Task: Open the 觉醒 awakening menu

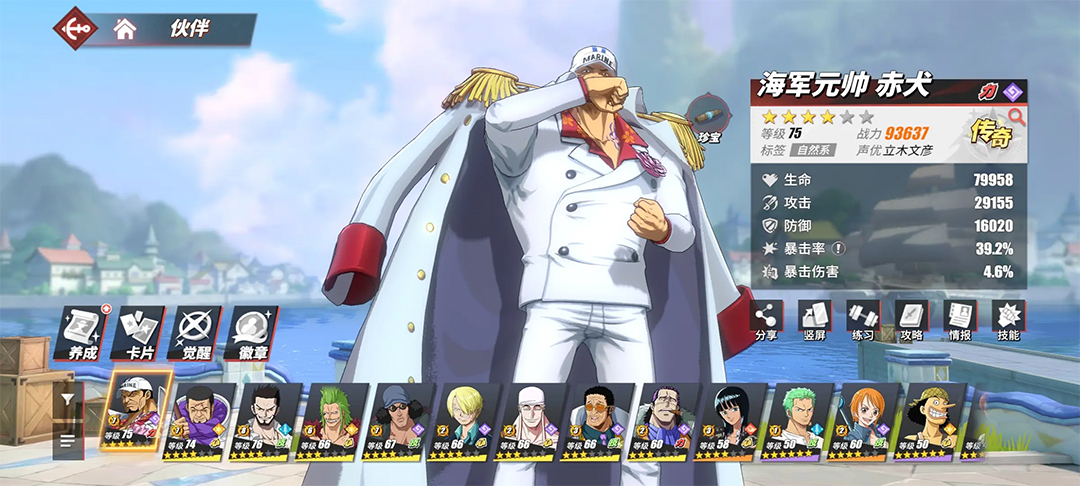Action: coord(195,328)
